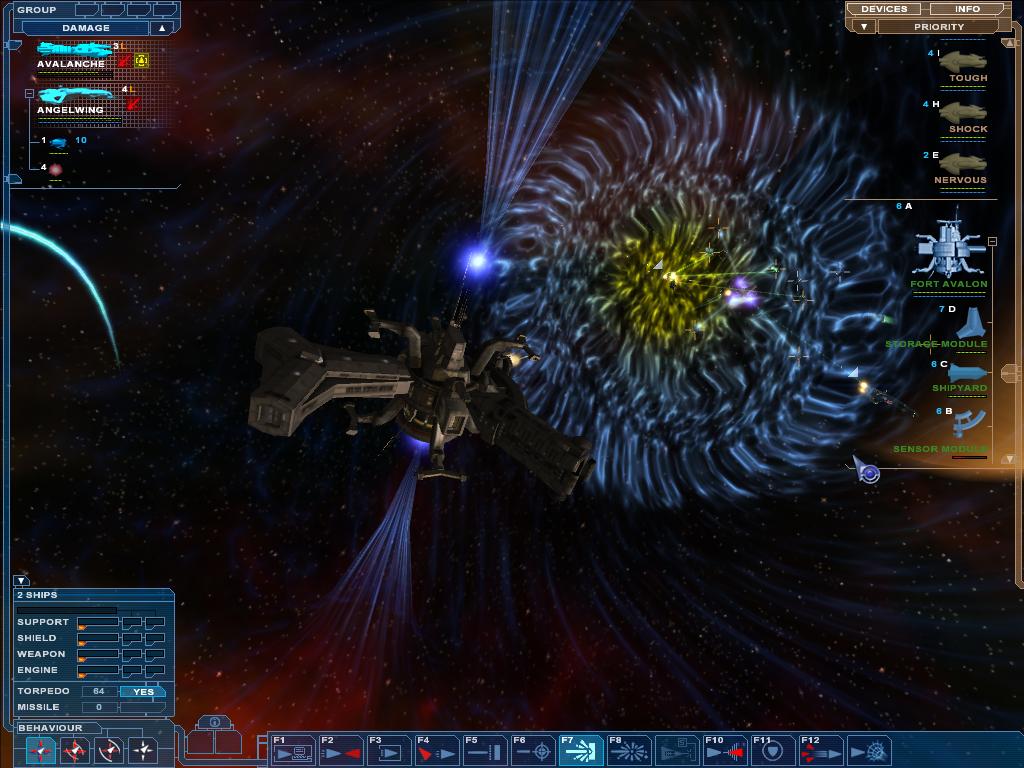The image size is (1024, 768).
Task: Activate the F1 command icon
Action: pyautogui.click(x=292, y=750)
